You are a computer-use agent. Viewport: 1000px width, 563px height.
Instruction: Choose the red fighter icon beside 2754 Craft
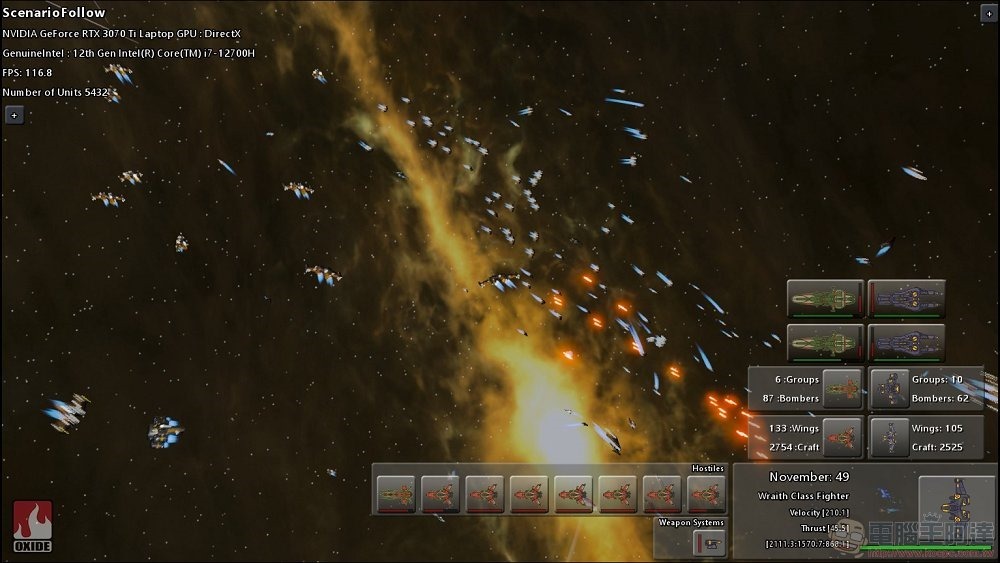tap(841, 437)
